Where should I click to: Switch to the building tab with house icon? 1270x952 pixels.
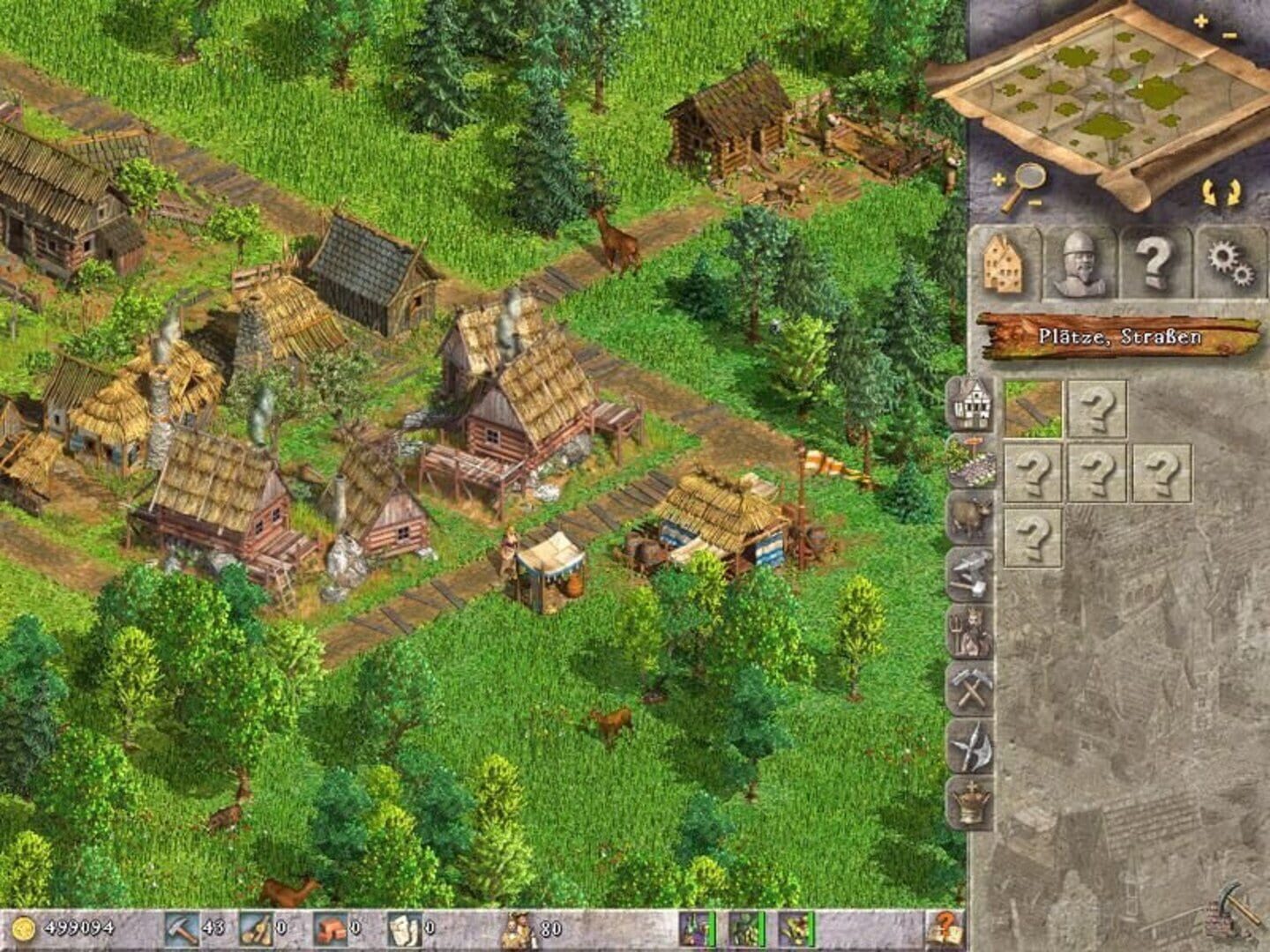(1005, 262)
